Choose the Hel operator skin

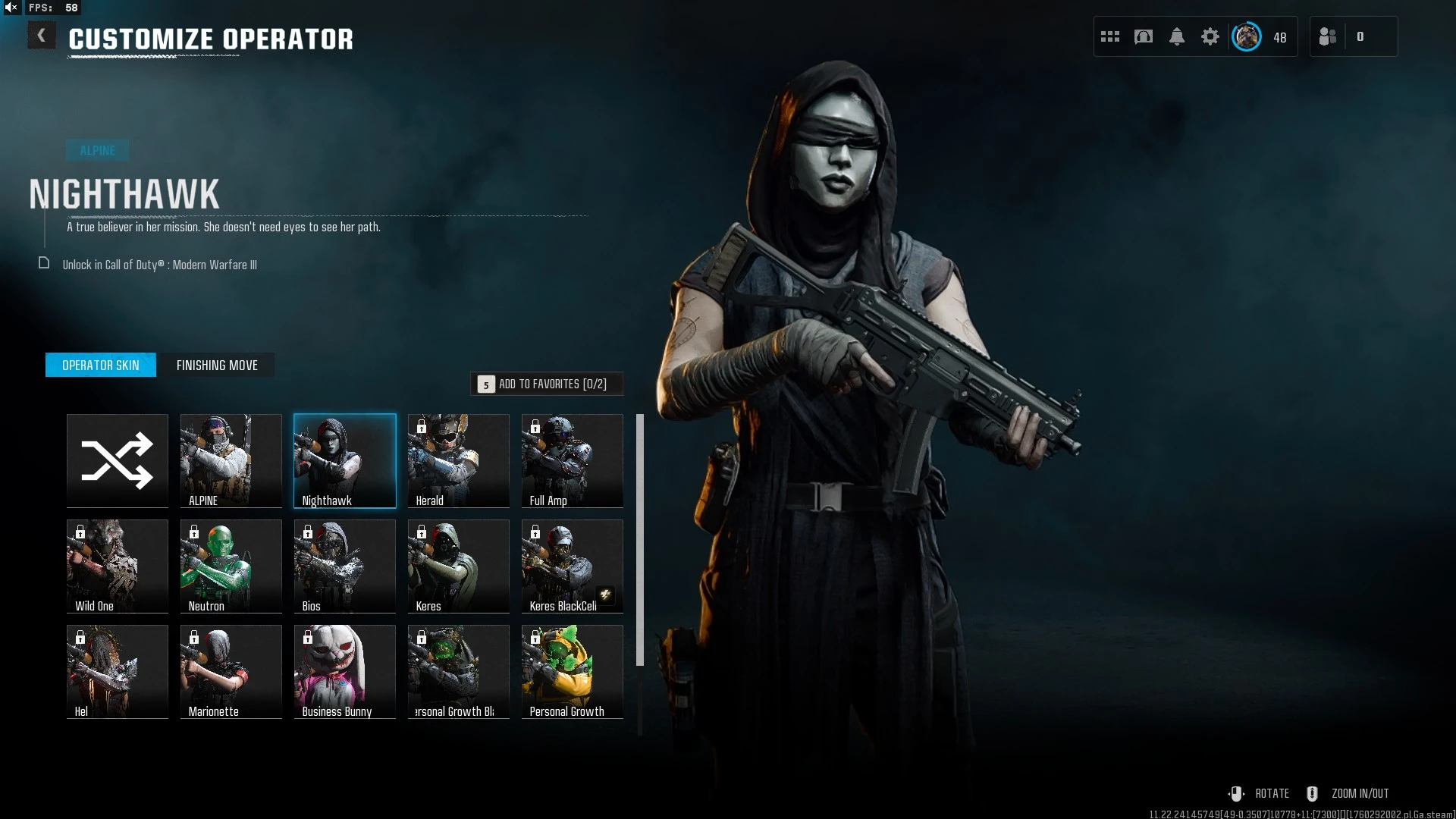tap(118, 671)
